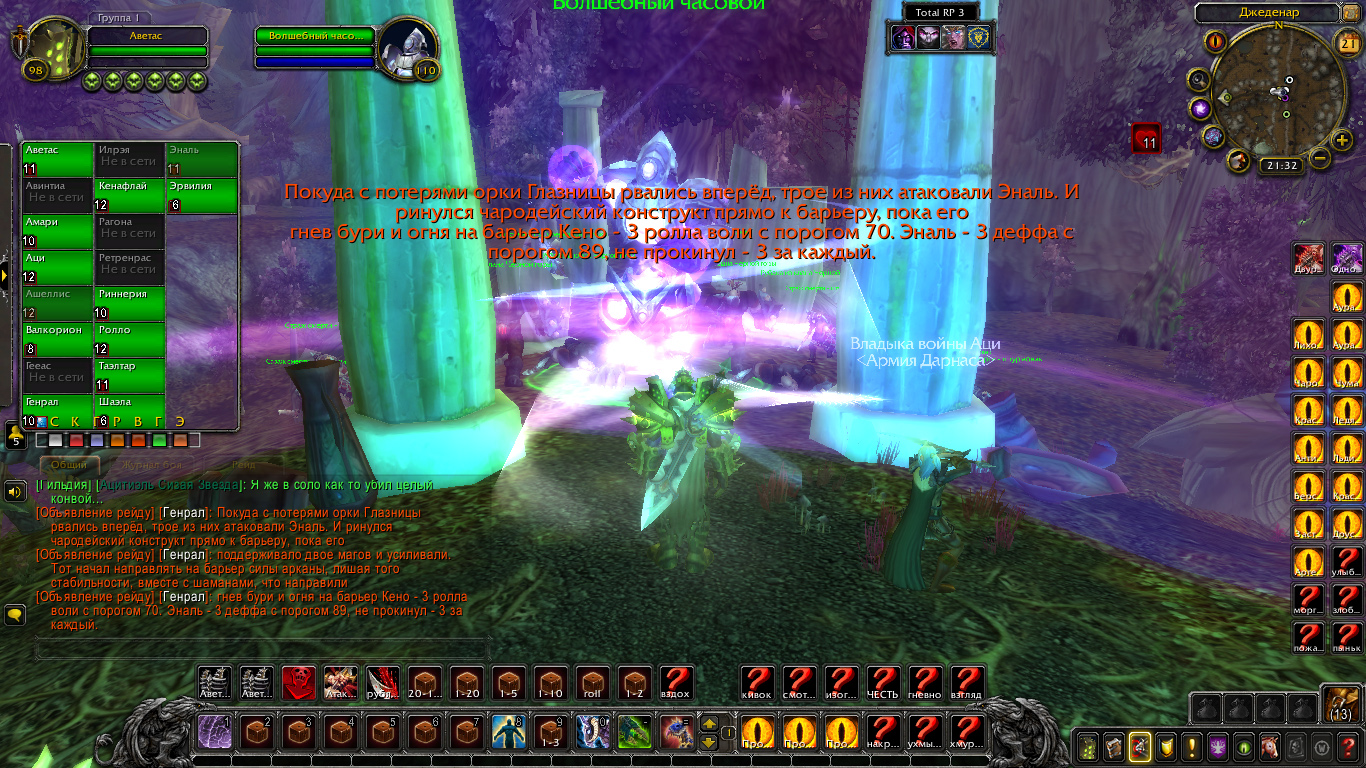This screenshot has width=1366, height=768.
Task: Switch to the Общий chat tab
Action: 69,465
